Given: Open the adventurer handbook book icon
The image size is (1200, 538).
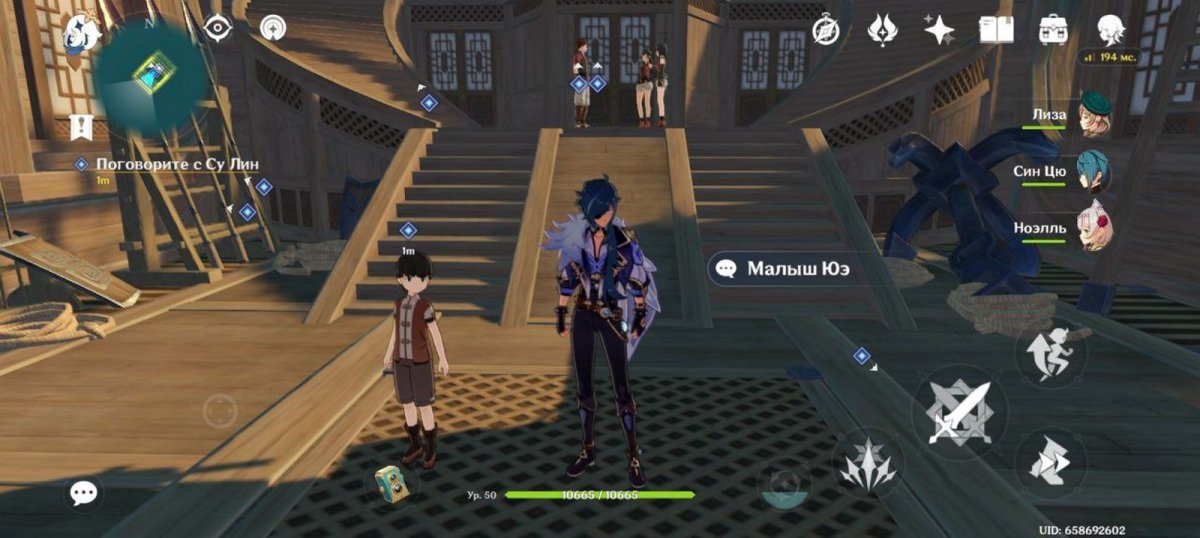Looking at the screenshot, I should (x=996, y=29).
